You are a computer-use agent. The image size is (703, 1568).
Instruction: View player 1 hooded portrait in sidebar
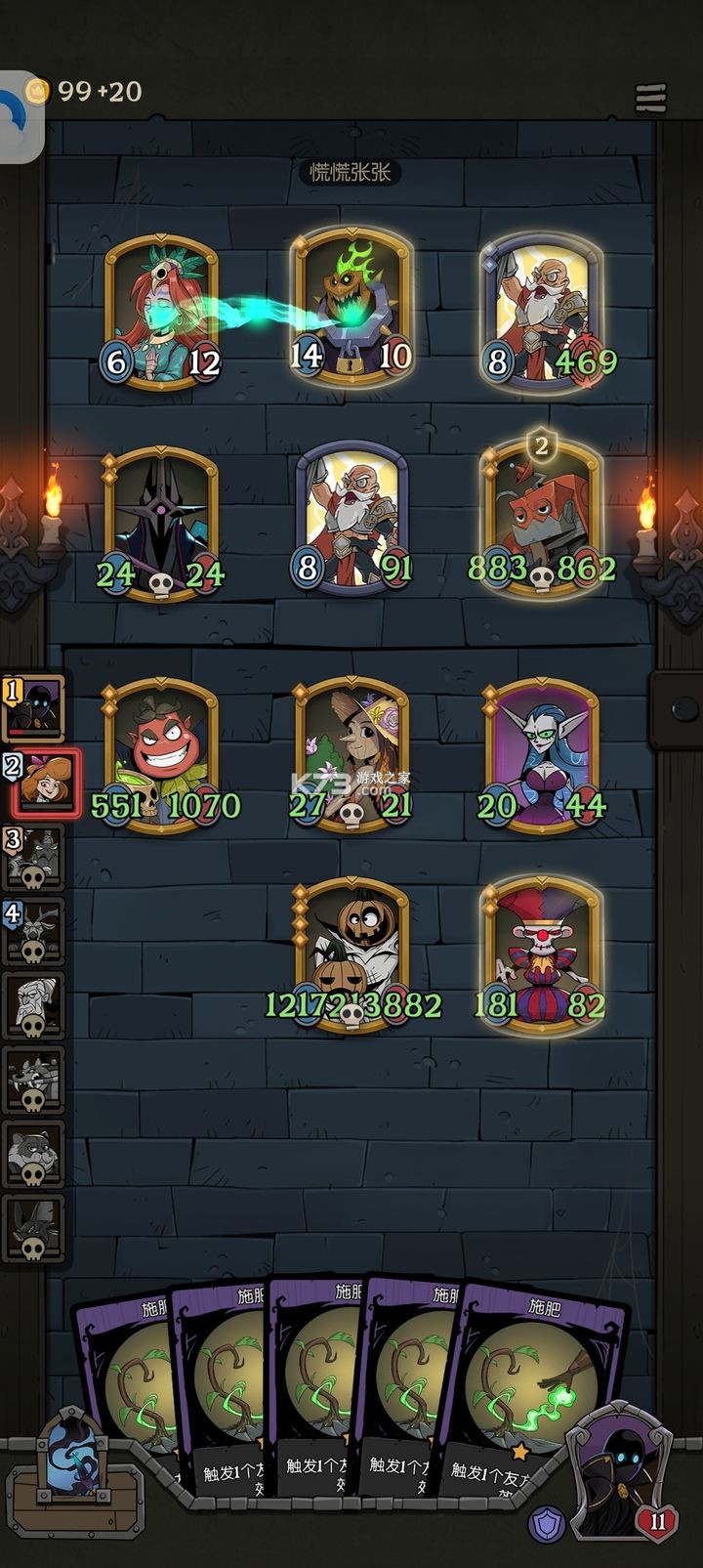34,705
